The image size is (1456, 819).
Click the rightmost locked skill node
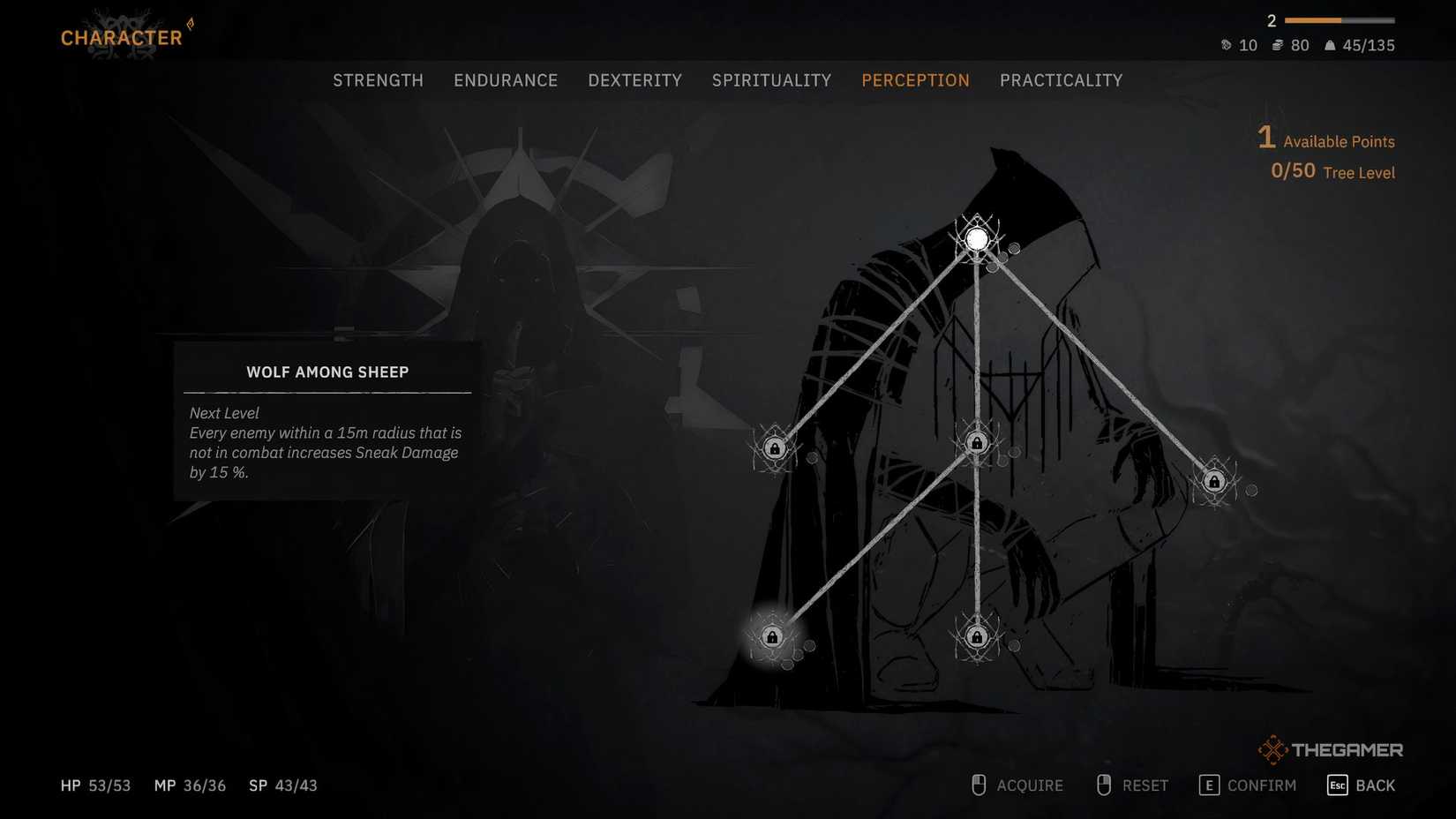coord(1216,481)
